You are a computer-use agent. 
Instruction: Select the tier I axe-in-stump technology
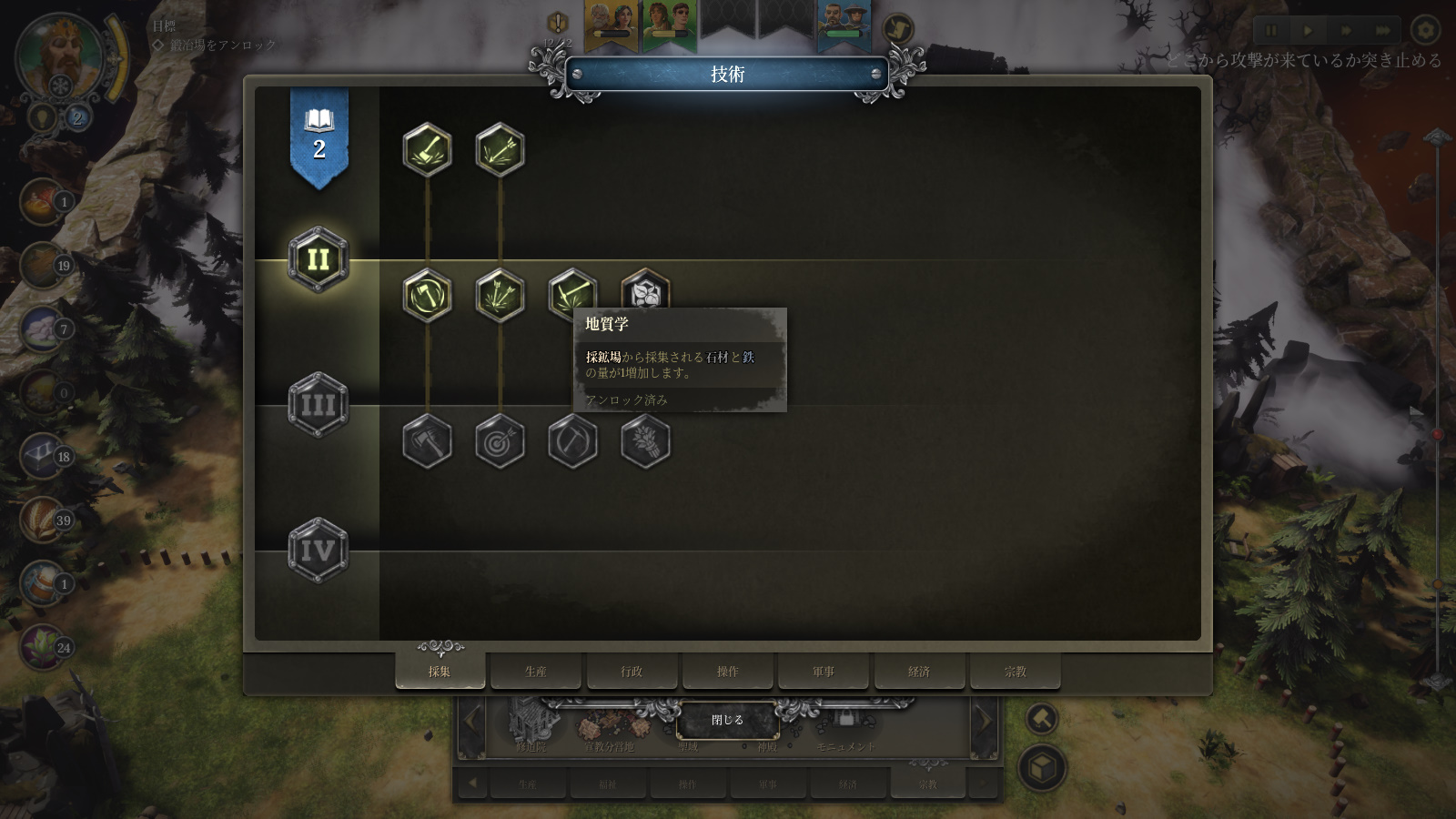427,150
